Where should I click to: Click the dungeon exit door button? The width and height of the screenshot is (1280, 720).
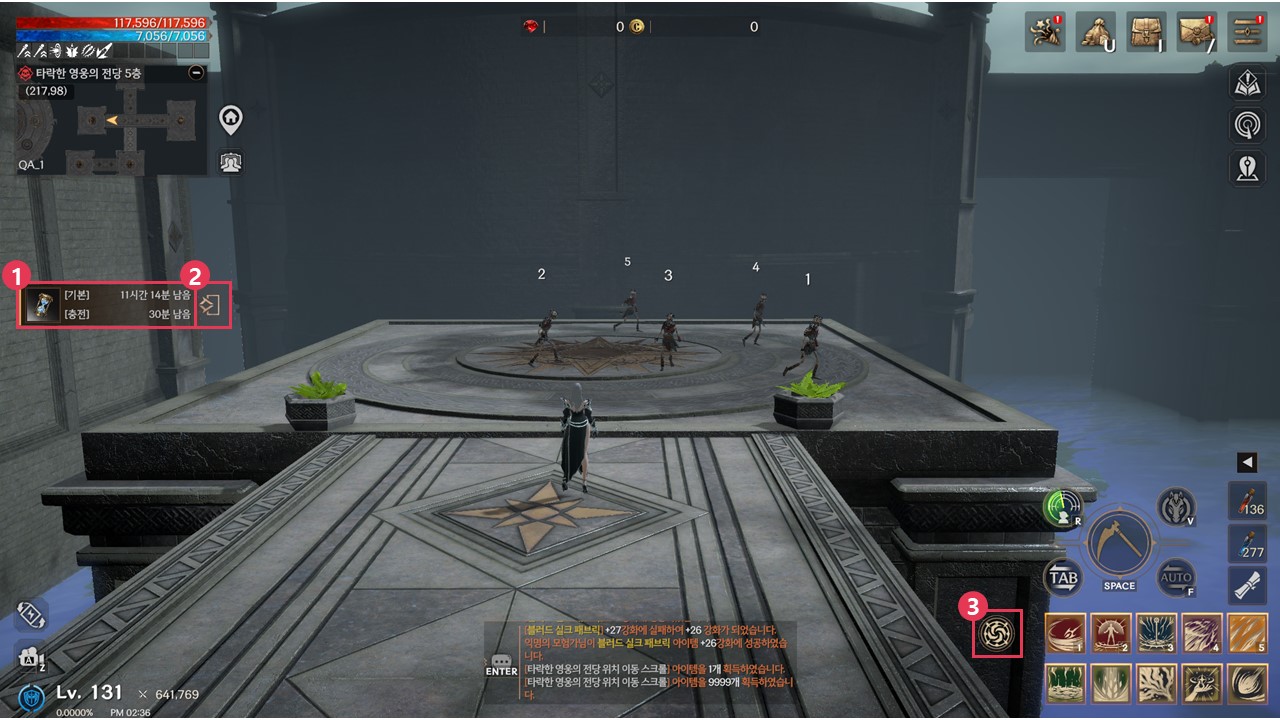tap(211, 305)
